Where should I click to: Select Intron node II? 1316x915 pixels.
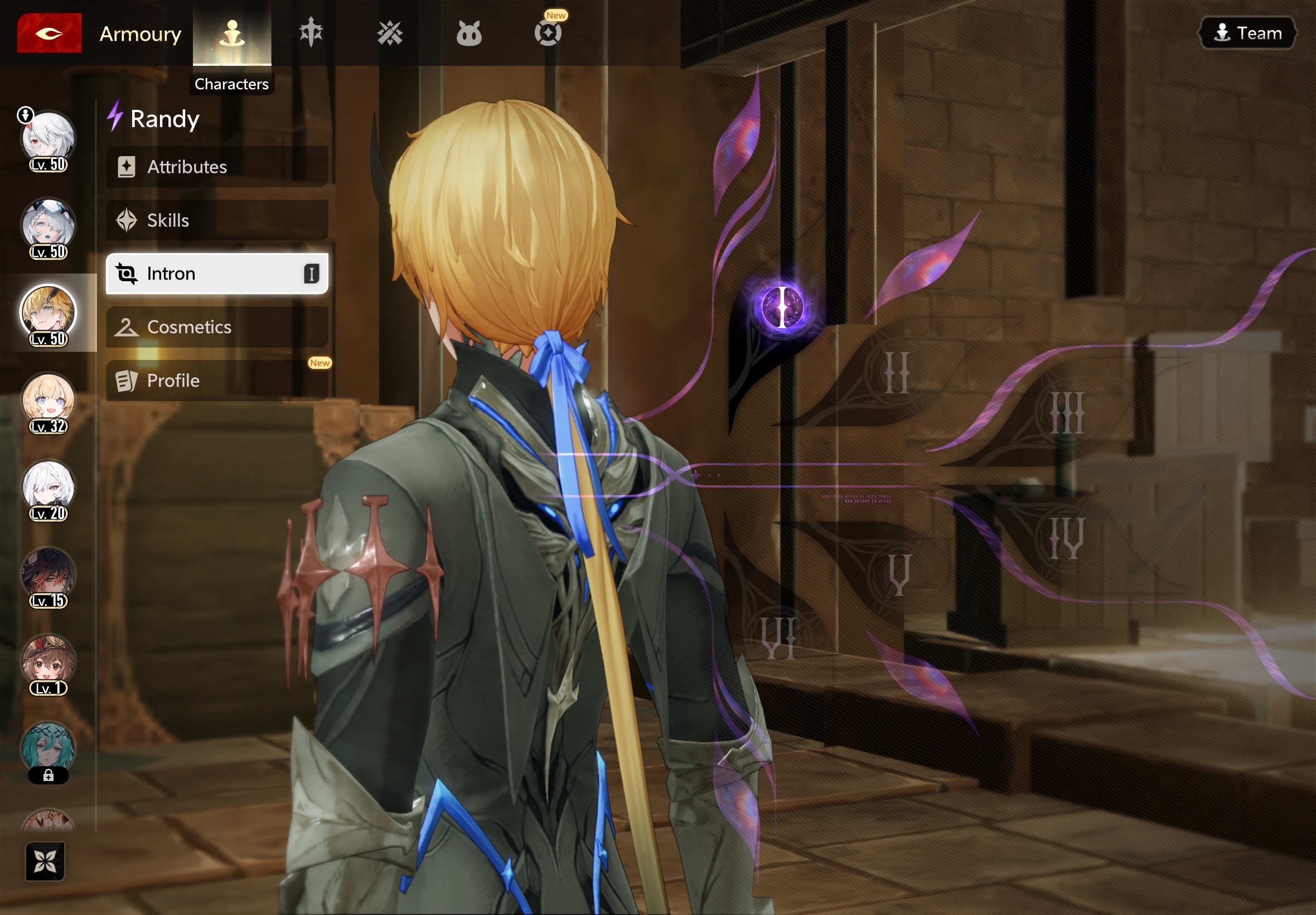pyautogui.click(x=896, y=373)
